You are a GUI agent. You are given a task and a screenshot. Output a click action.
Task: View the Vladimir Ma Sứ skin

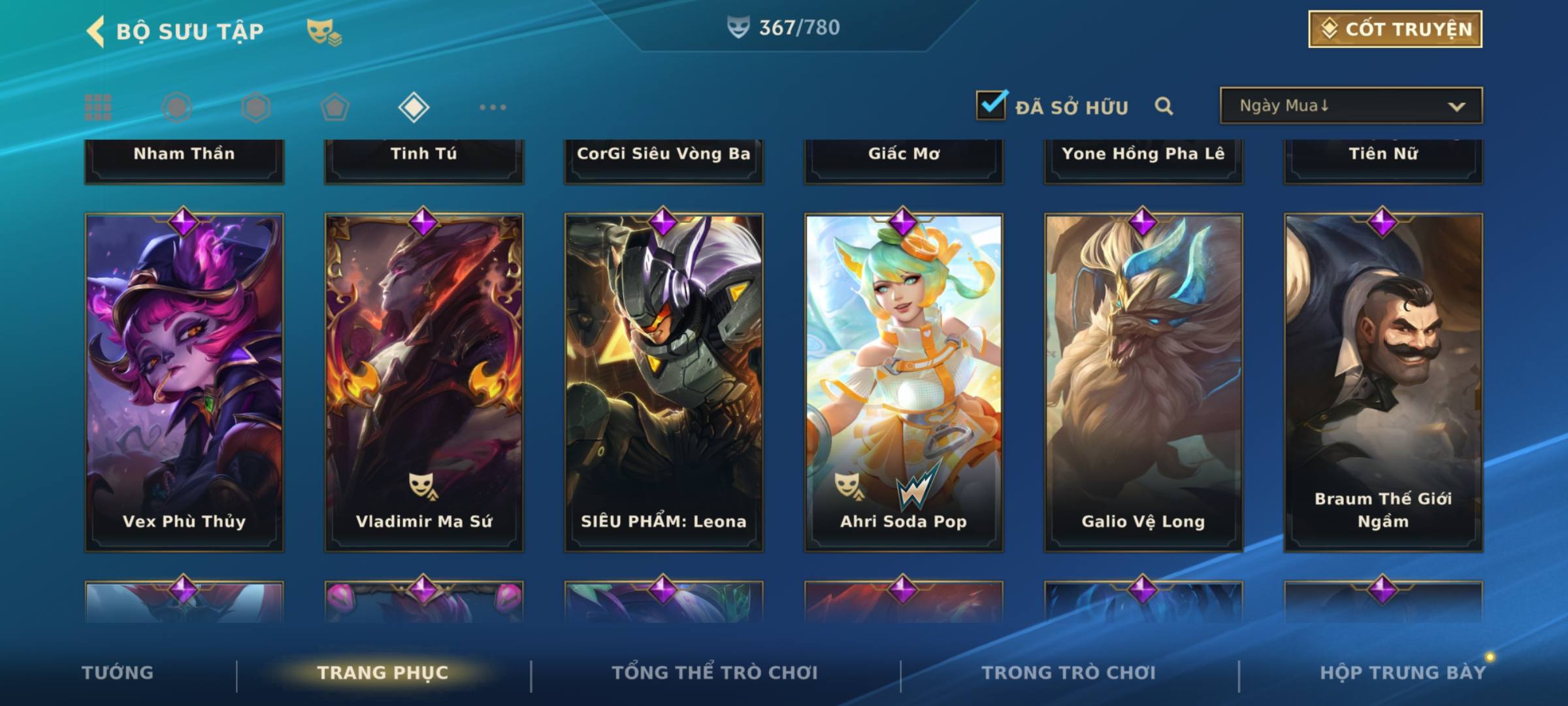point(424,382)
